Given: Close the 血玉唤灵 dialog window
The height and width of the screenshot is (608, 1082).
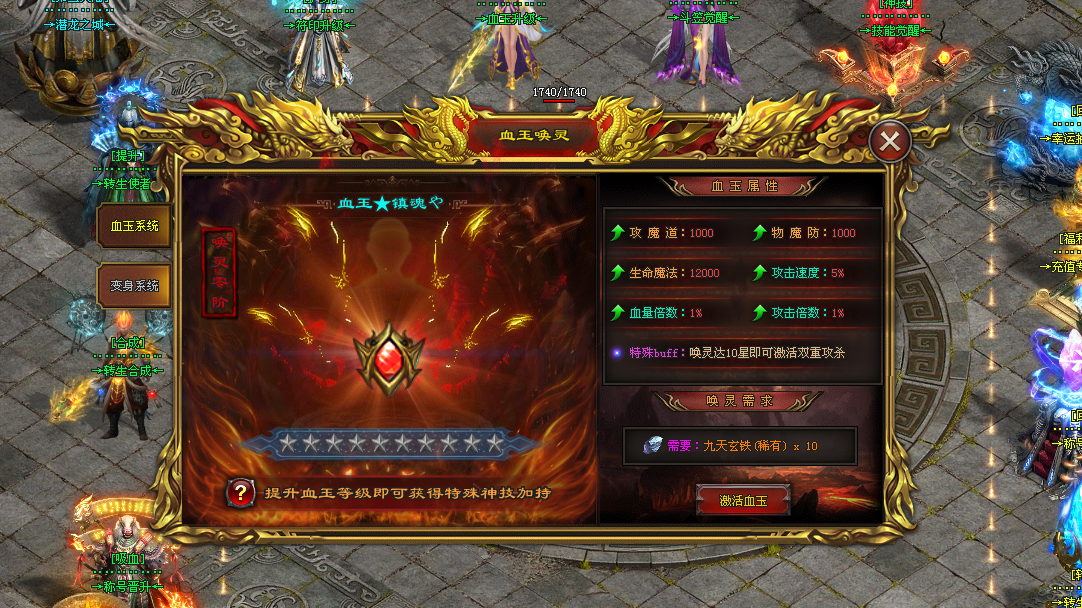Looking at the screenshot, I should (889, 143).
